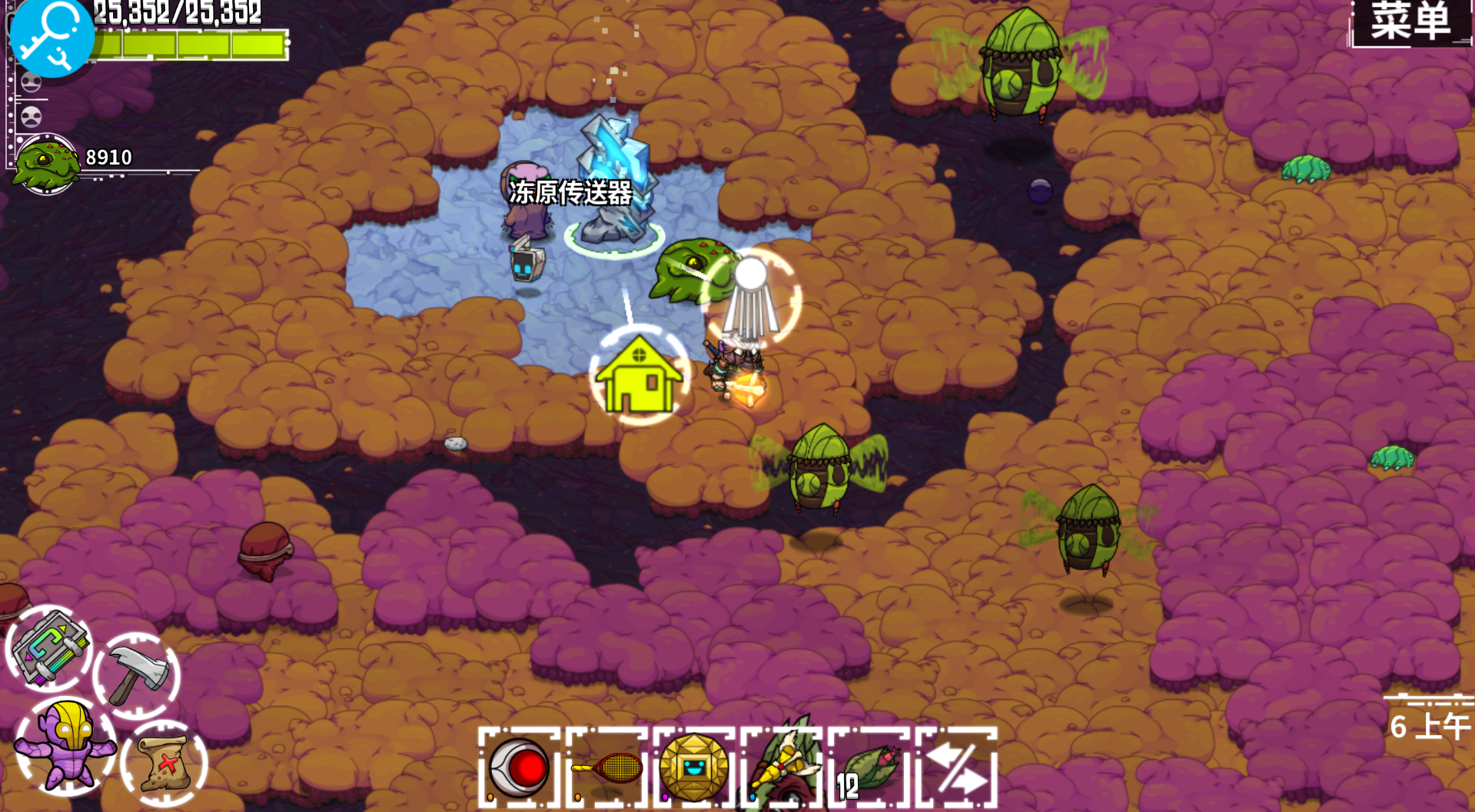1475x812 pixels.
Task: Use the feathered golden scepter slot
Action: click(x=782, y=764)
